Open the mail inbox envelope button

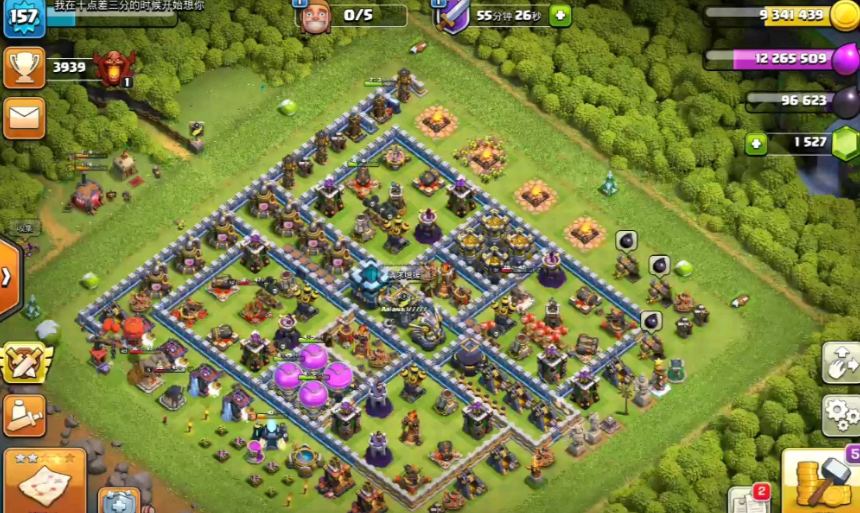click(x=24, y=118)
